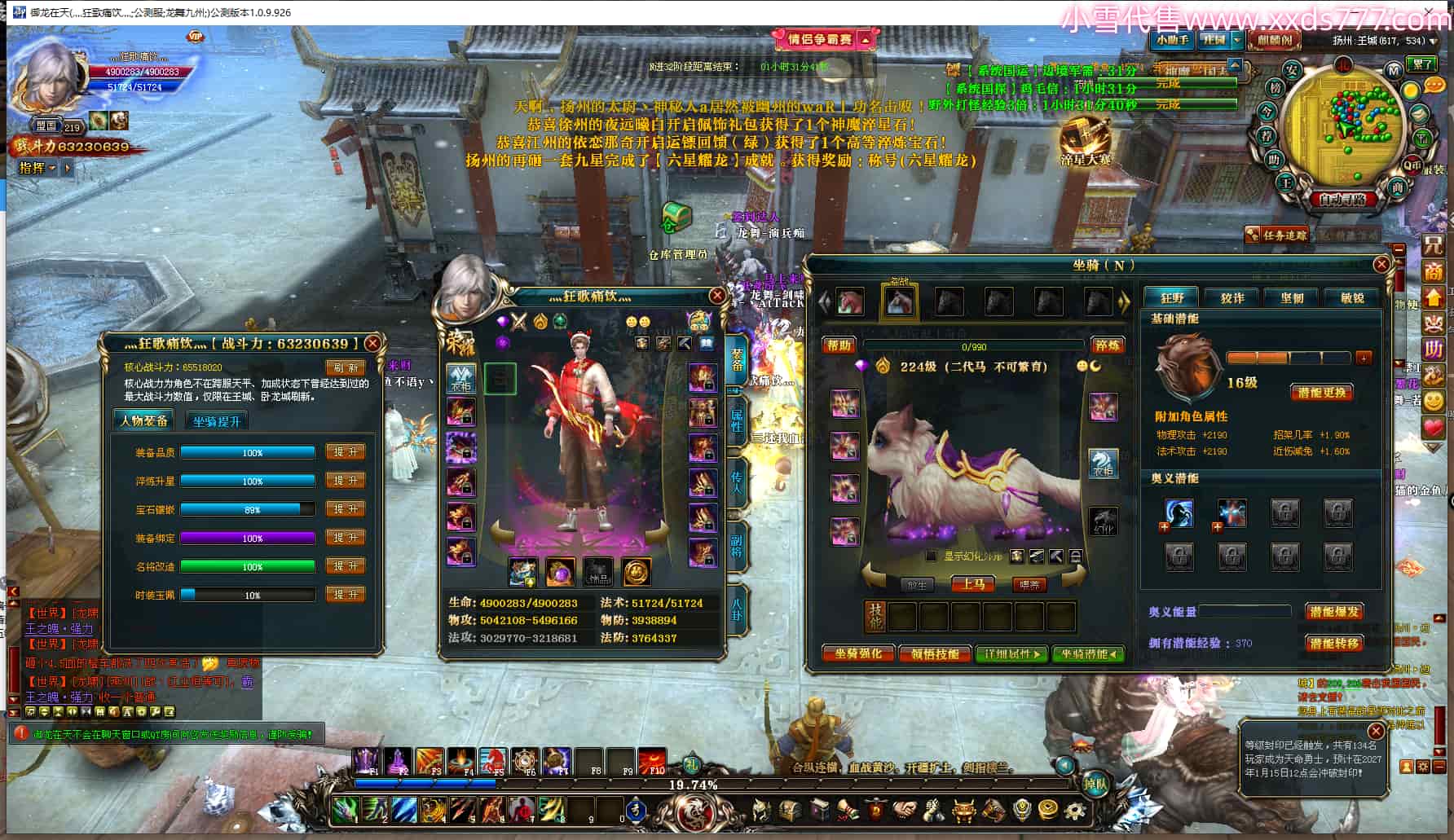This screenshot has height=840, width=1454.
Task: Activate the 潜能爆发 button
Action: click(1334, 612)
